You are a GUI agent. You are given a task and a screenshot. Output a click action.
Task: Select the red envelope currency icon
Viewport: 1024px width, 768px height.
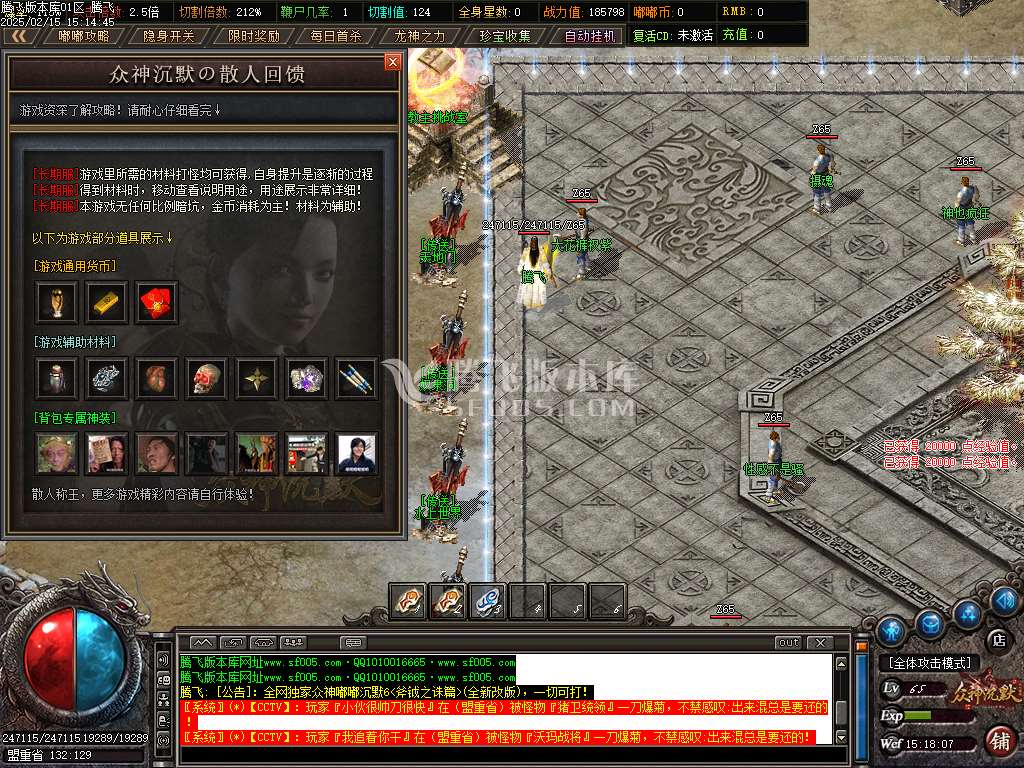(x=157, y=302)
